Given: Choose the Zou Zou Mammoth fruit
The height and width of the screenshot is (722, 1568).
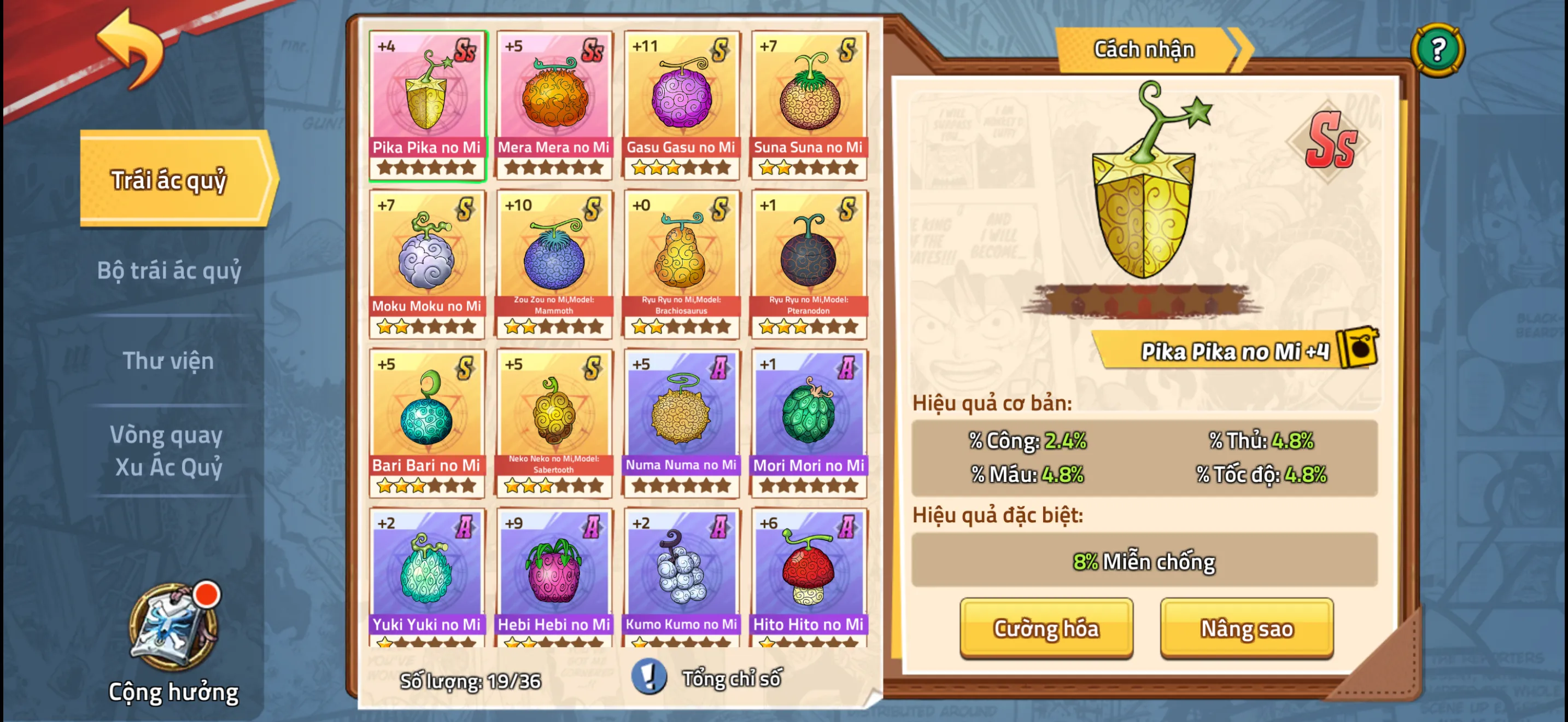Looking at the screenshot, I should (553, 264).
